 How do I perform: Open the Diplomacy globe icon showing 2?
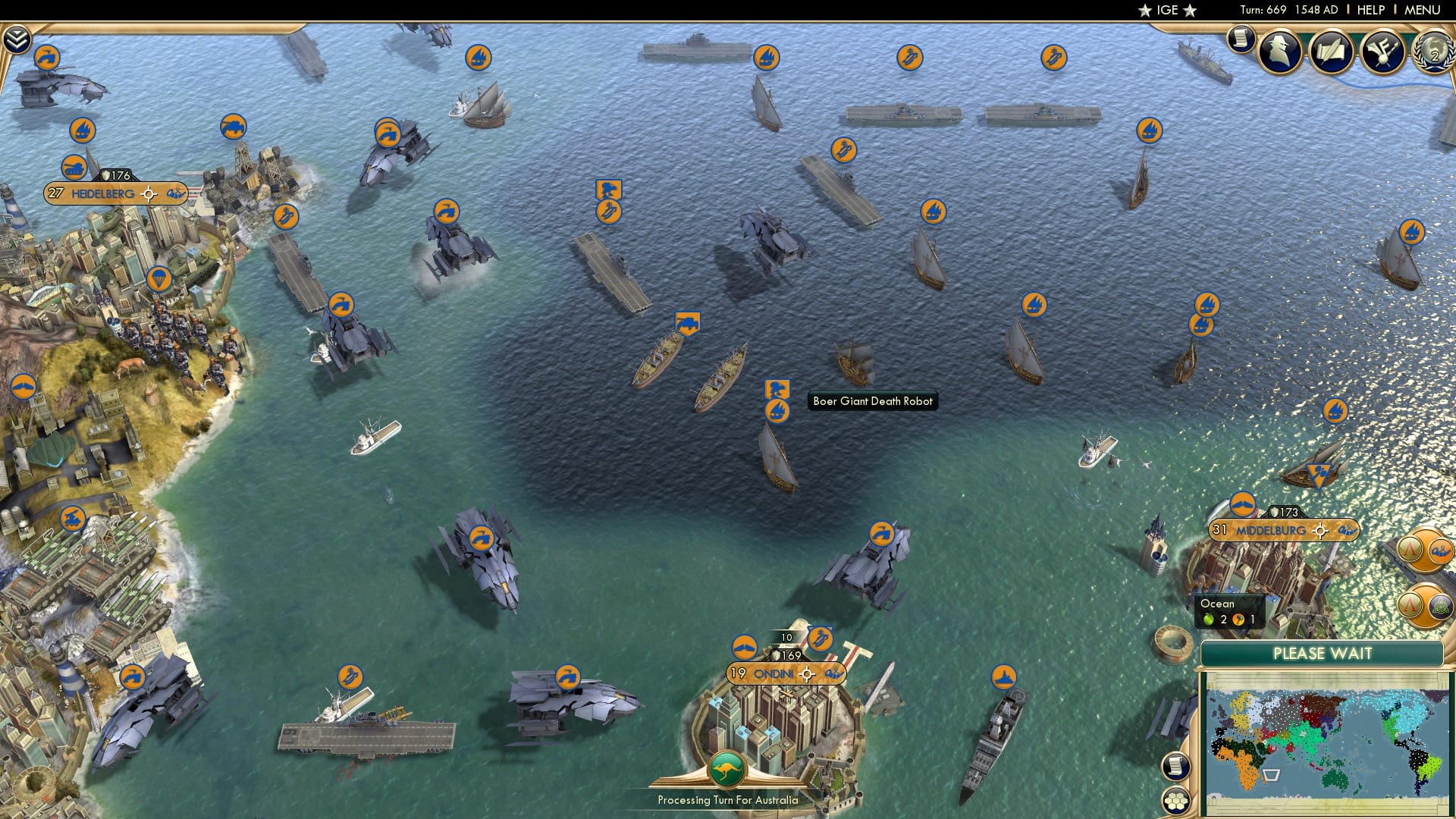1435,52
